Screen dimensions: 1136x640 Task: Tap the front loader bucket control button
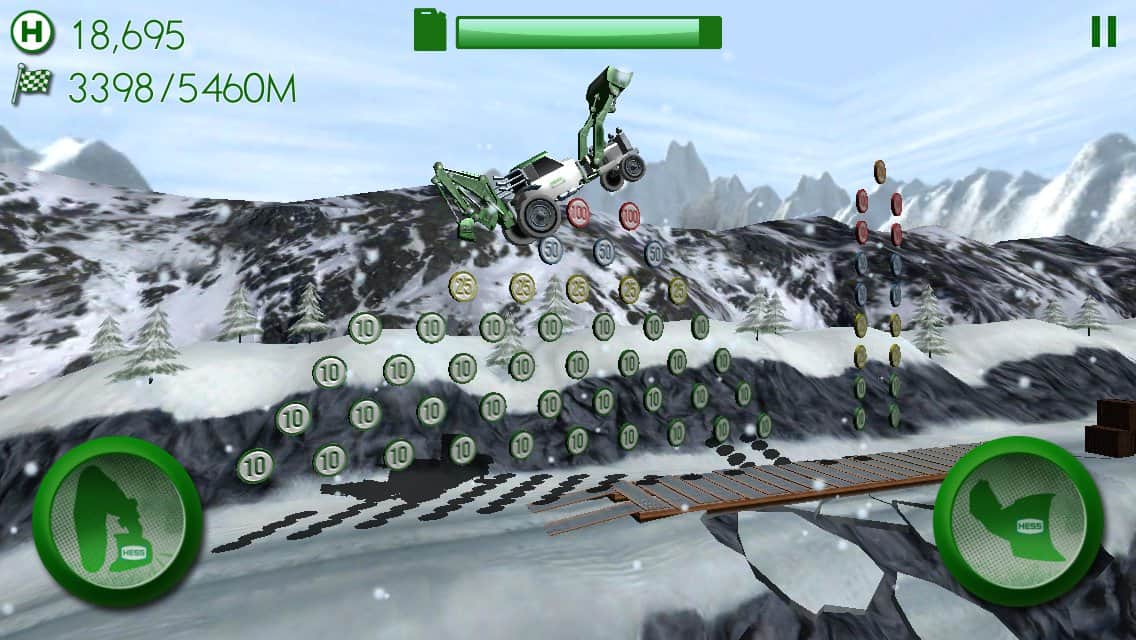pyautogui.click(x=1018, y=521)
